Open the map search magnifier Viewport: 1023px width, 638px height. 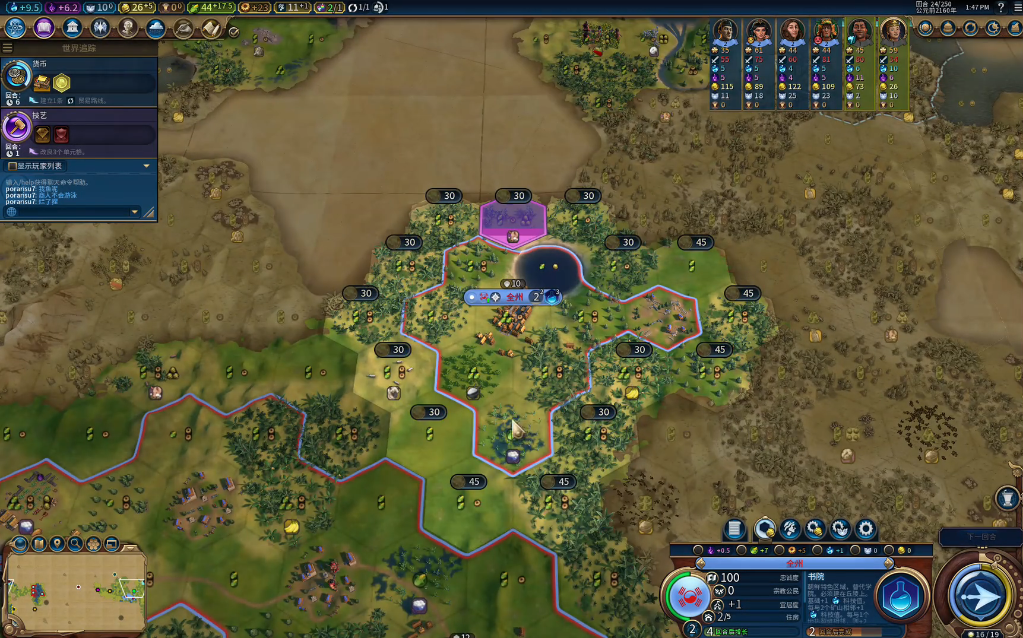pos(75,544)
